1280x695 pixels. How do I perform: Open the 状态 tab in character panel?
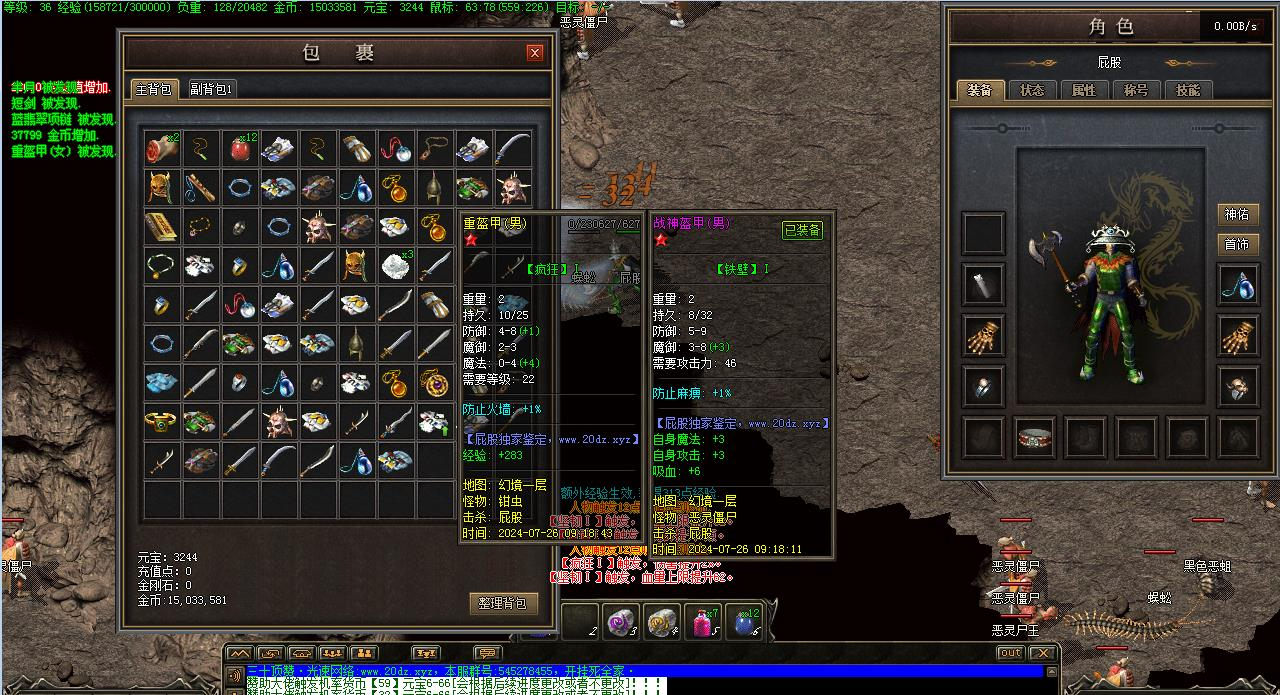point(1032,90)
